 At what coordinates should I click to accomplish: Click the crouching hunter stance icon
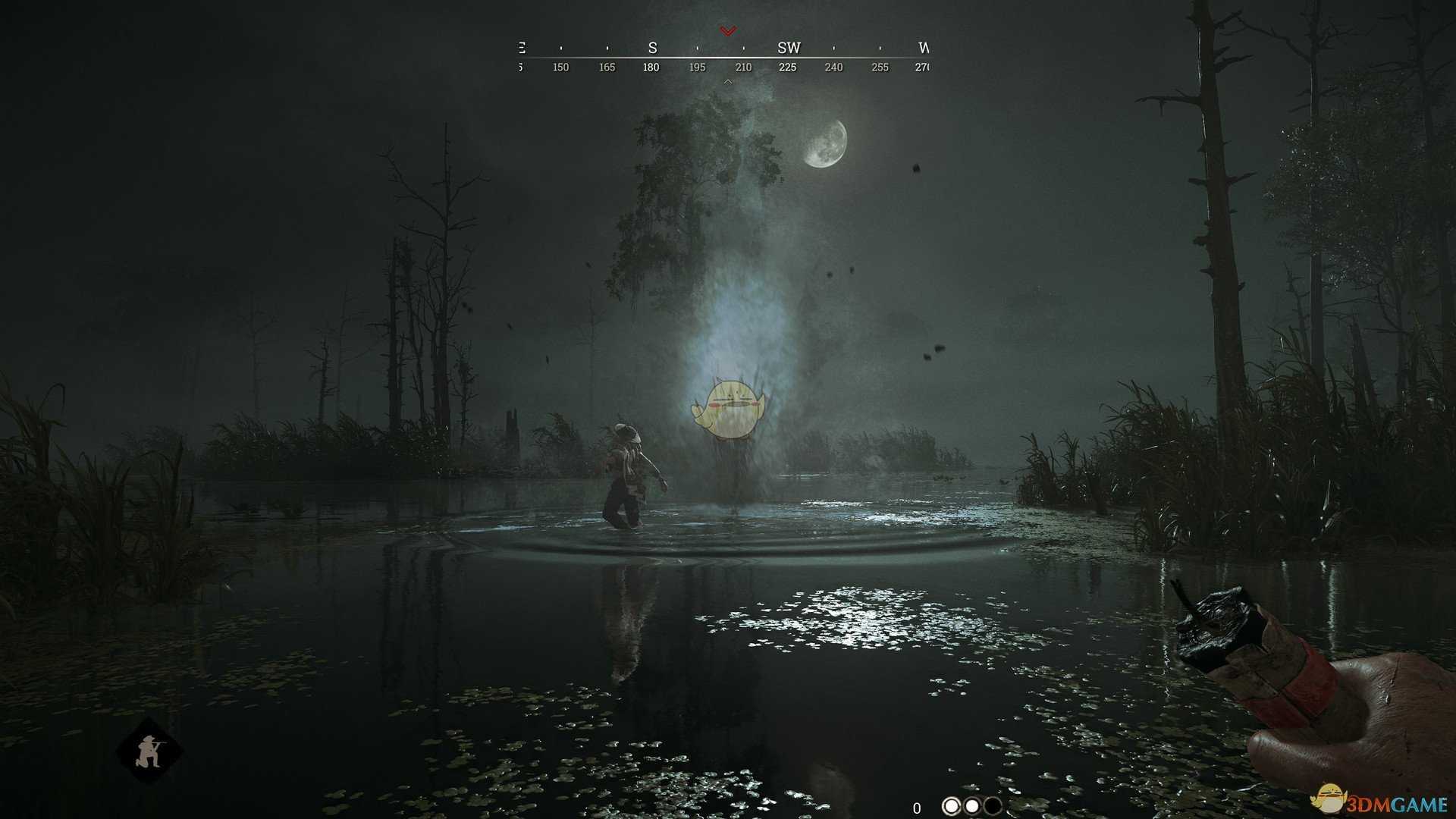click(149, 752)
